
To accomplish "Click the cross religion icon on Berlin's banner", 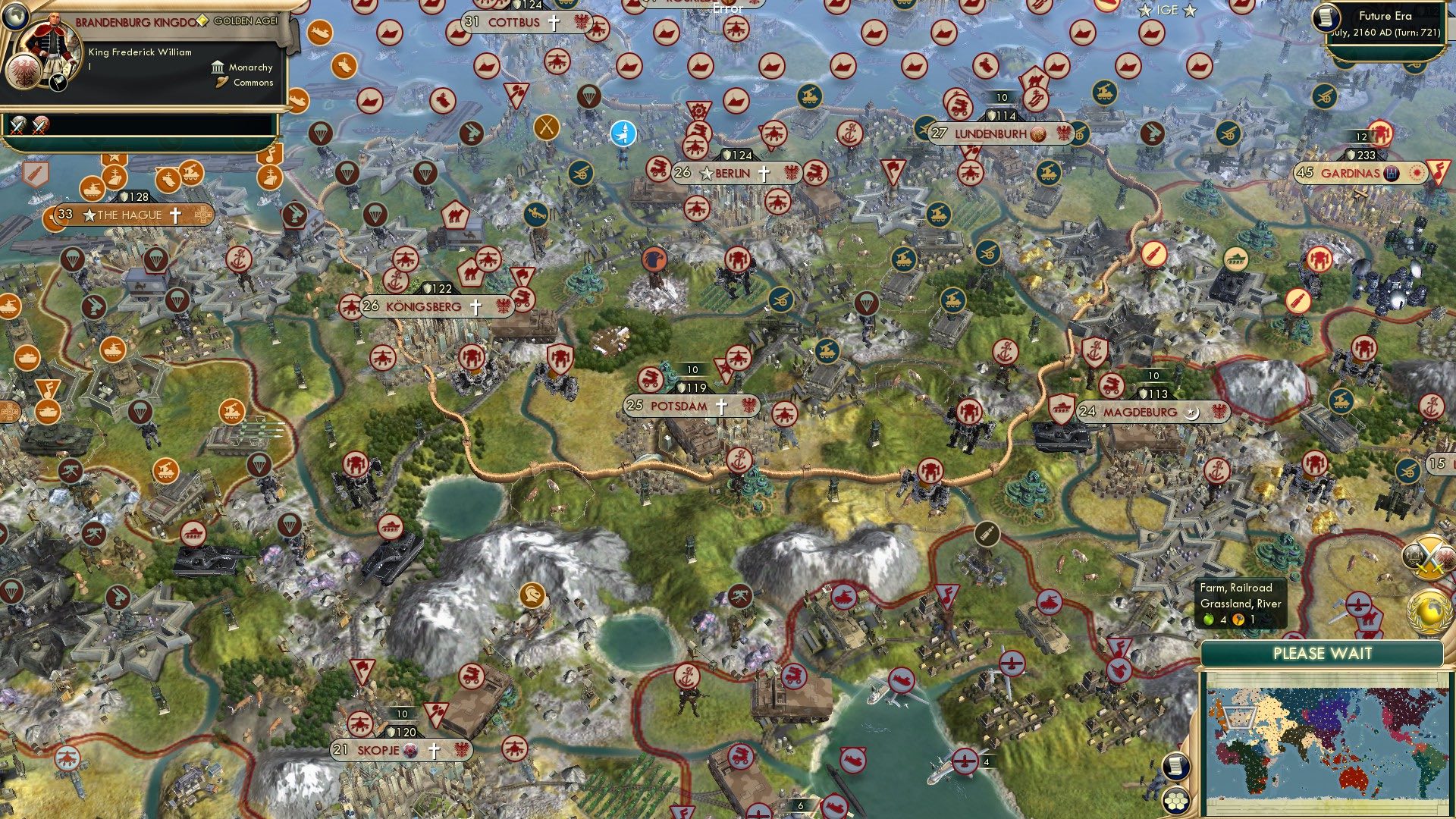I will coord(763,173).
